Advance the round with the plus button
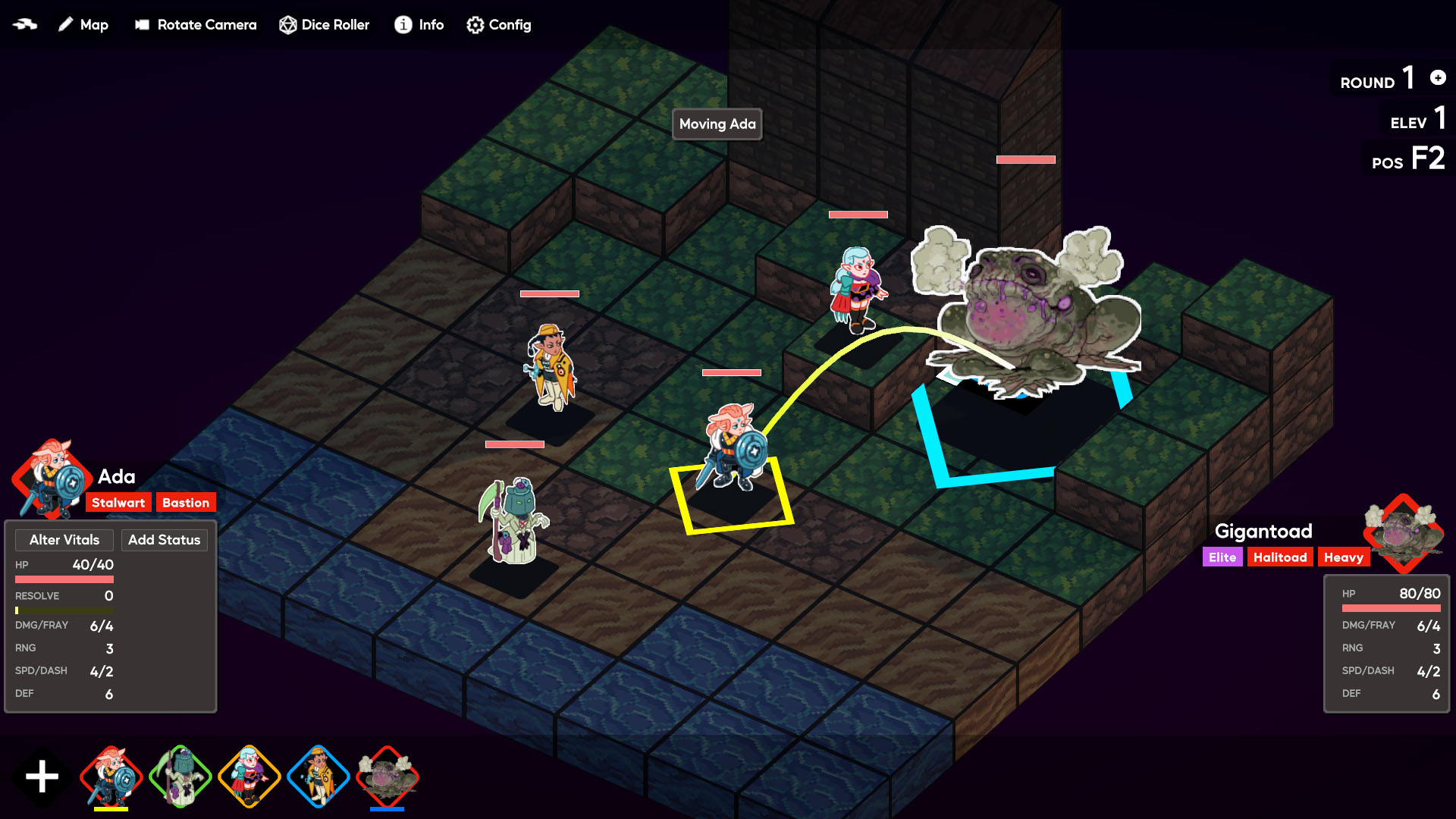 (1438, 77)
